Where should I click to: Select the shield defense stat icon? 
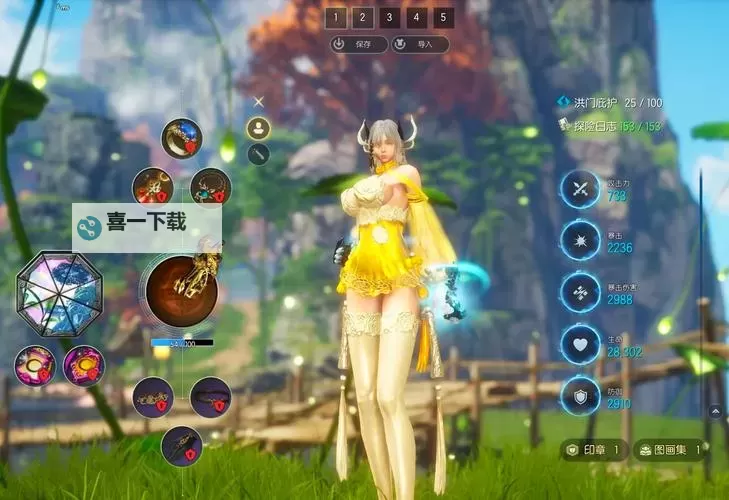(579, 396)
